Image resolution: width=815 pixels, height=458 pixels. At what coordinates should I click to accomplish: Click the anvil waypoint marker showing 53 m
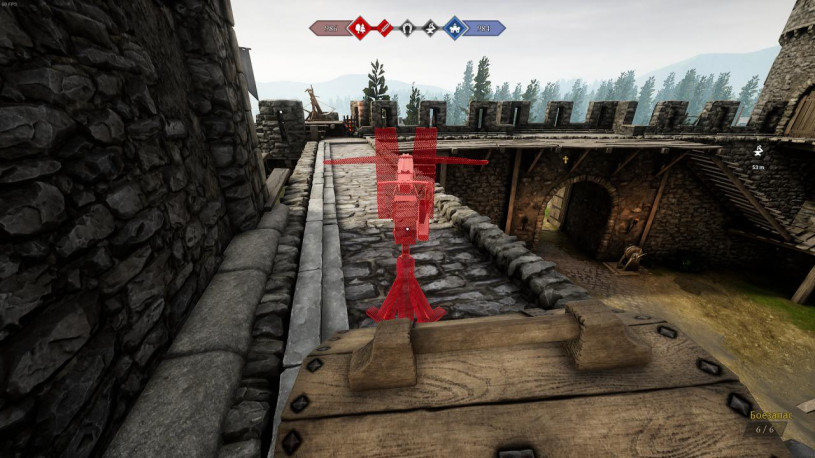[758, 151]
